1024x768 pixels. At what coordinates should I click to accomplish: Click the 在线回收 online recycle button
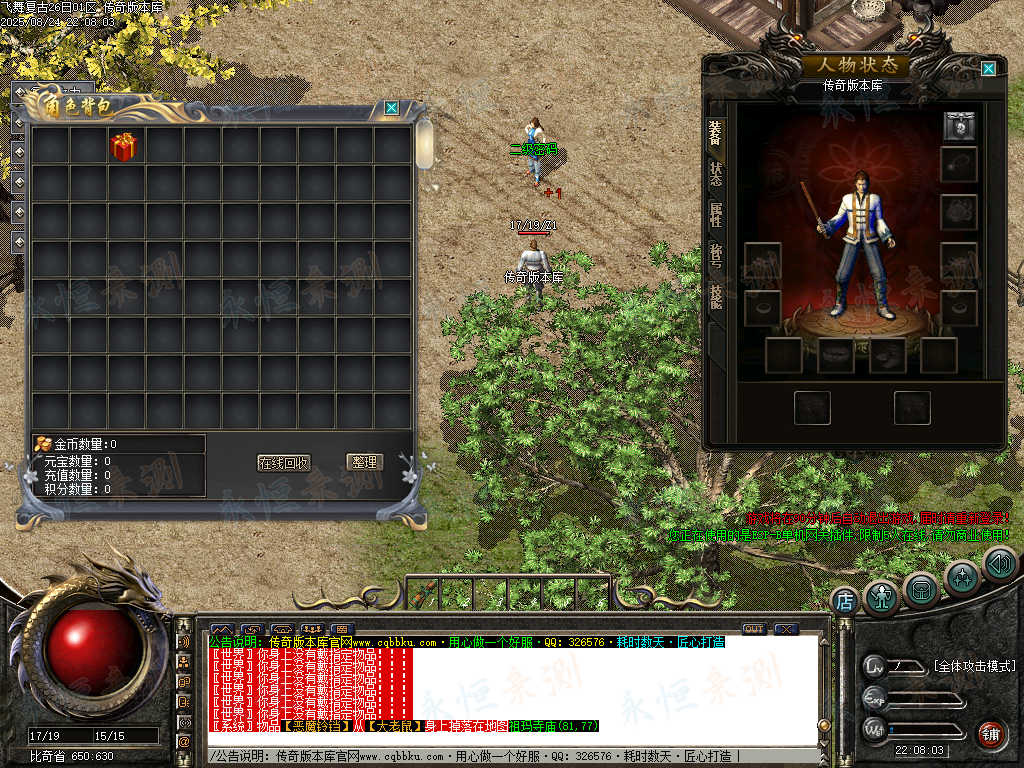pos(284,462)
